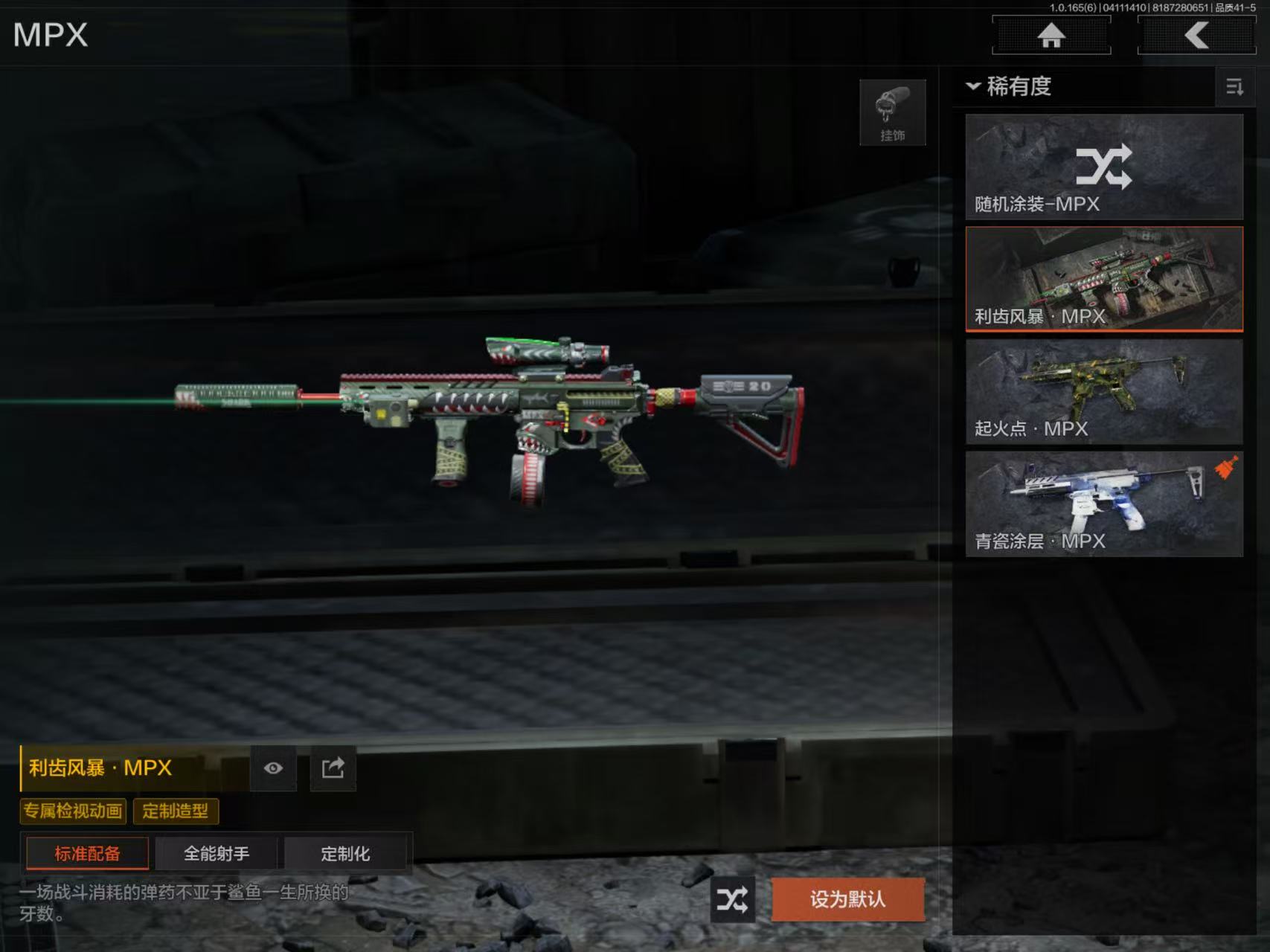Pick the 青瓷涂层·MPX skin
Viewport: 1270px width, 952px height.
pos(1104,504)
